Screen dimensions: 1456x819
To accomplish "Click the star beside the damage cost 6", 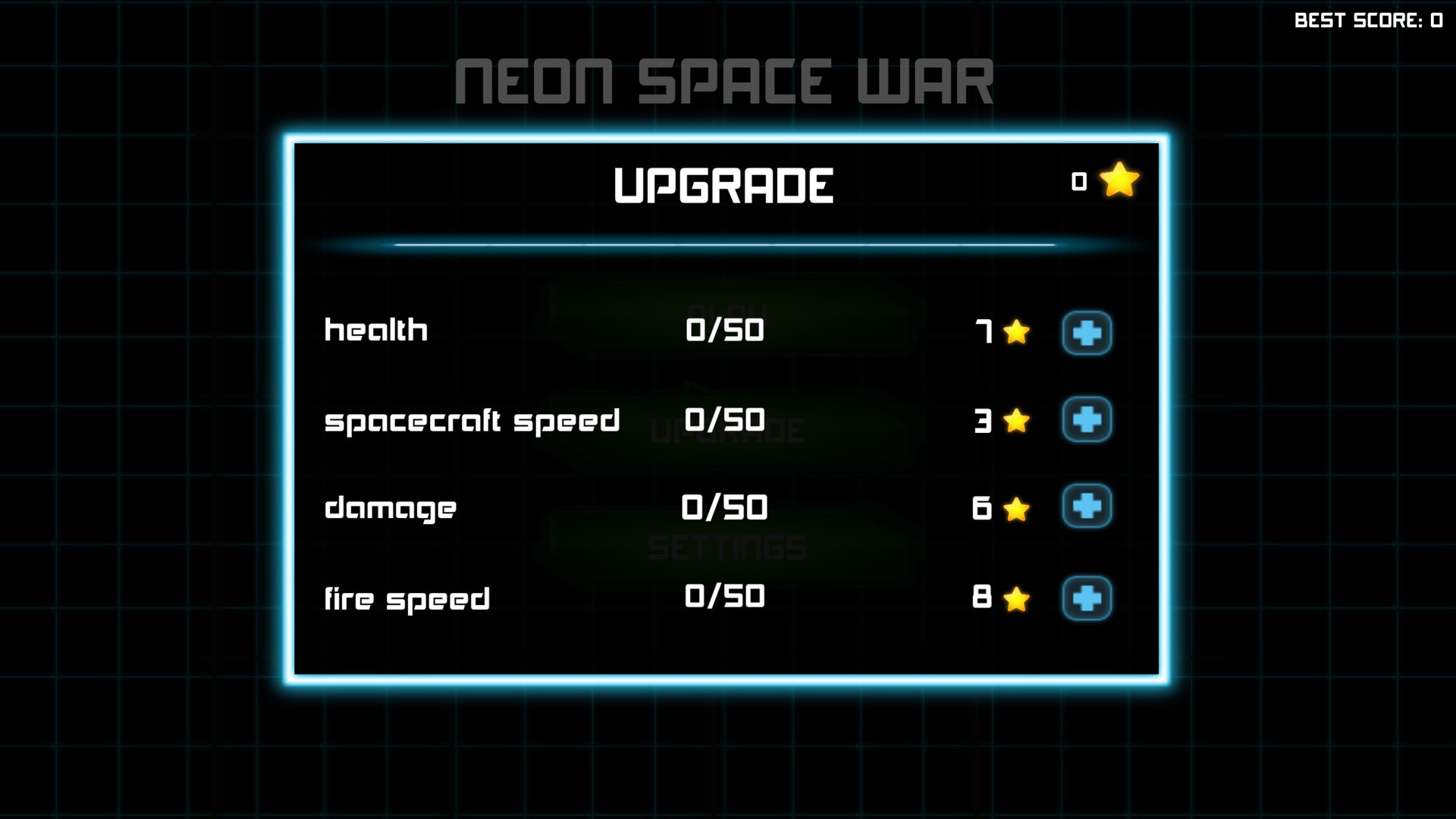I will point(1016,510).
